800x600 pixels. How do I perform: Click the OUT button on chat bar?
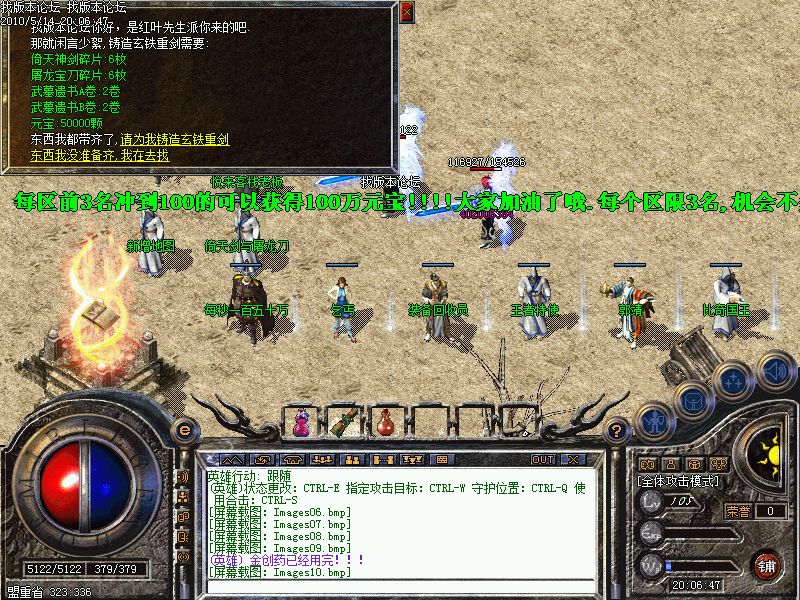543,459
